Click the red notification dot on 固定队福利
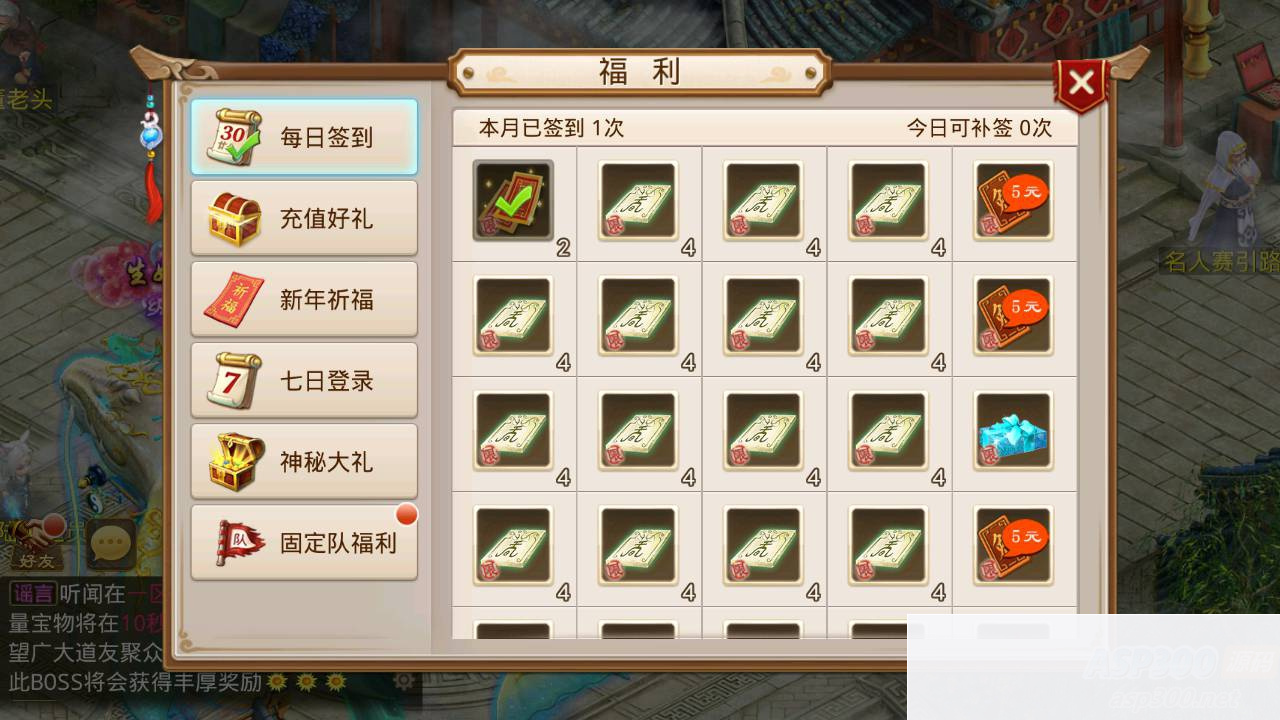The height and width of the screenshot is (720, 1280). click(406, 514)
